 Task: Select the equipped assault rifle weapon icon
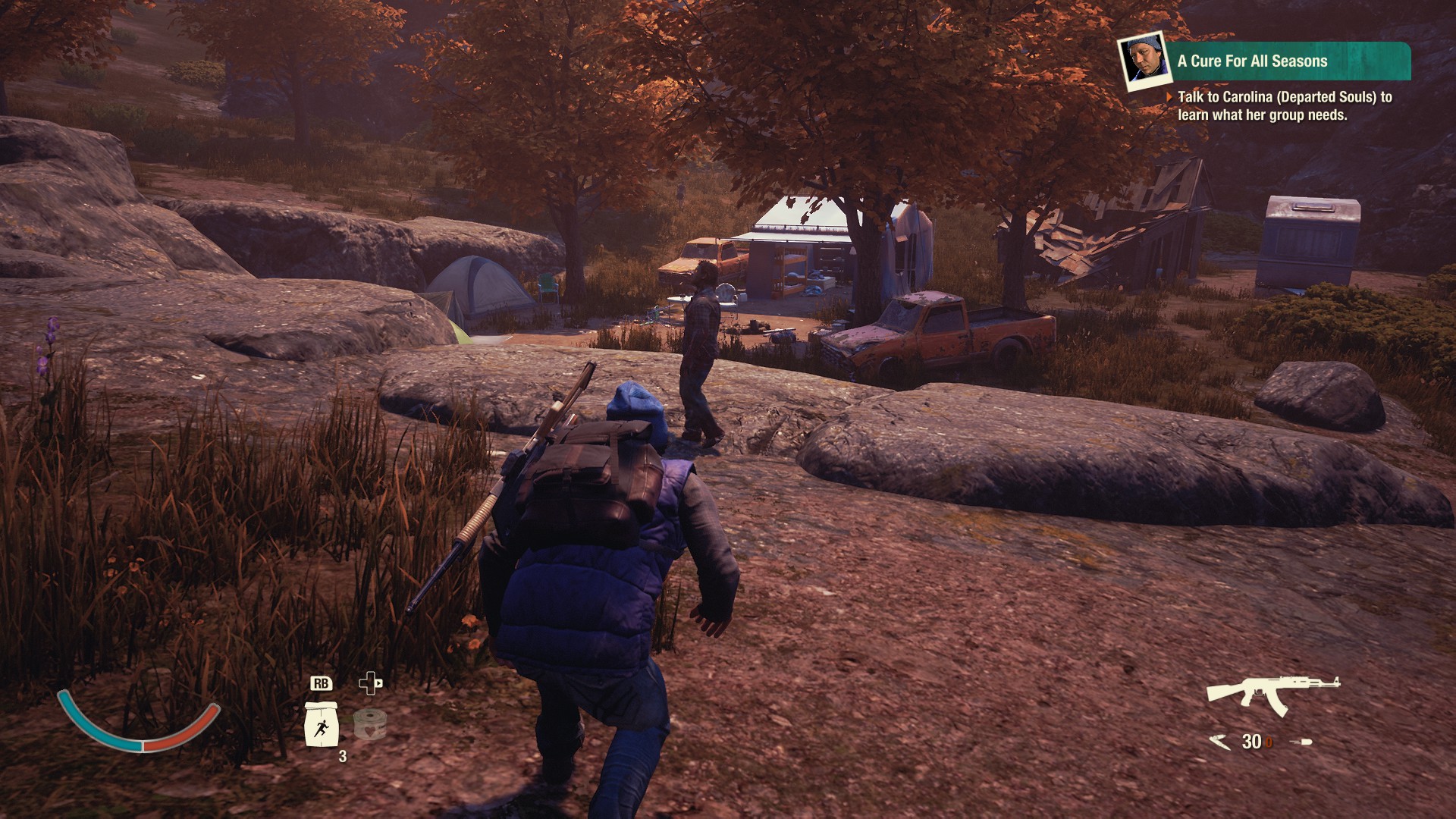pyautogui.click(x=1271, y=693)
